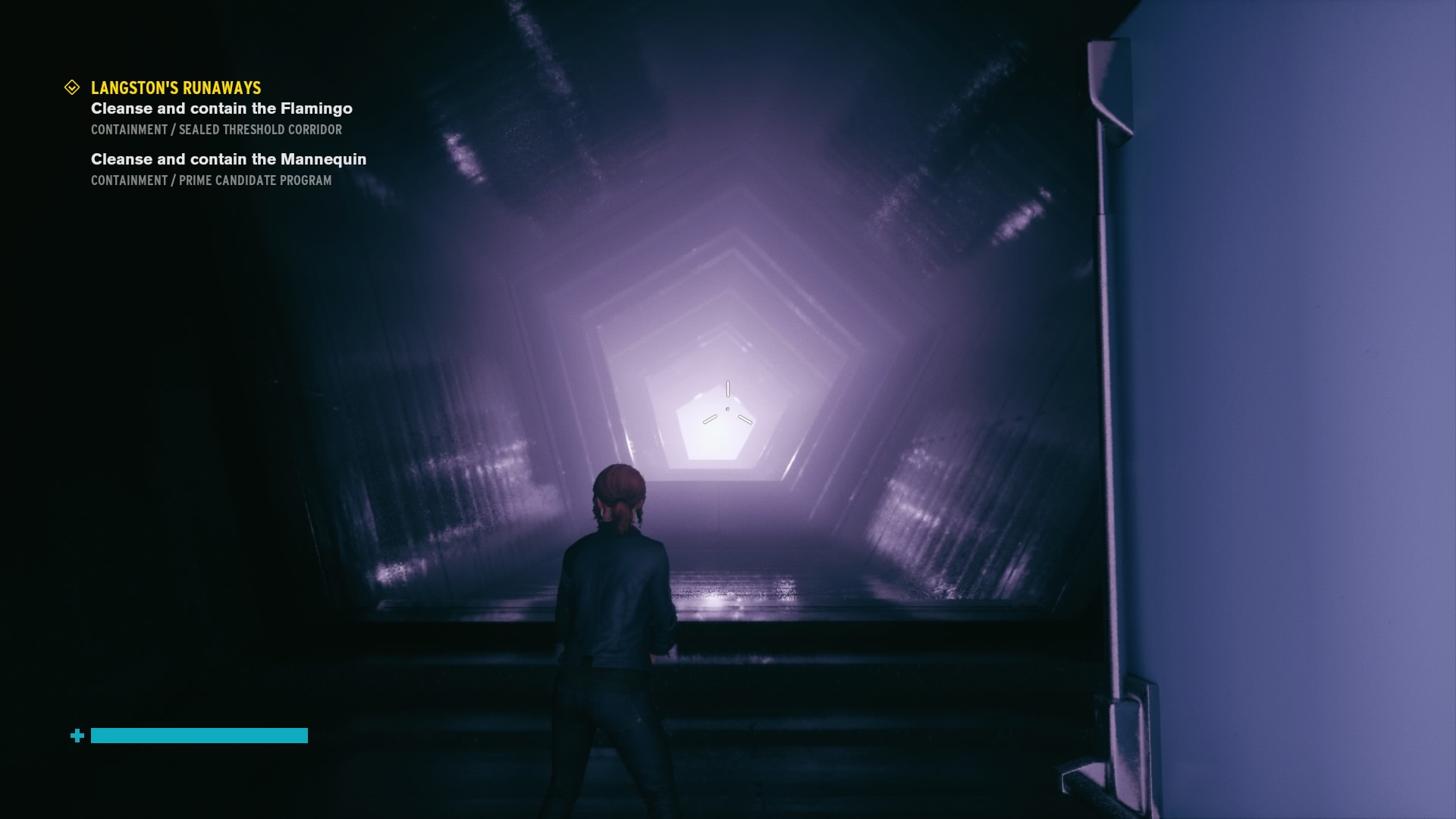Click the small dot inside the crosshair

pyautogui.click(x=728, y=407)
